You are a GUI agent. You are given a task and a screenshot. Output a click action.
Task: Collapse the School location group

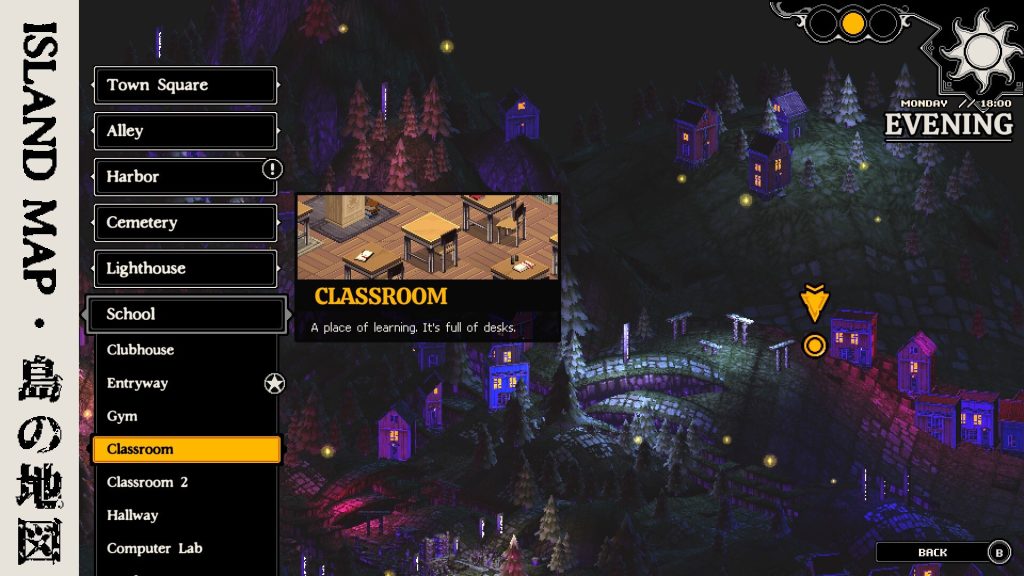coord(185,314)
